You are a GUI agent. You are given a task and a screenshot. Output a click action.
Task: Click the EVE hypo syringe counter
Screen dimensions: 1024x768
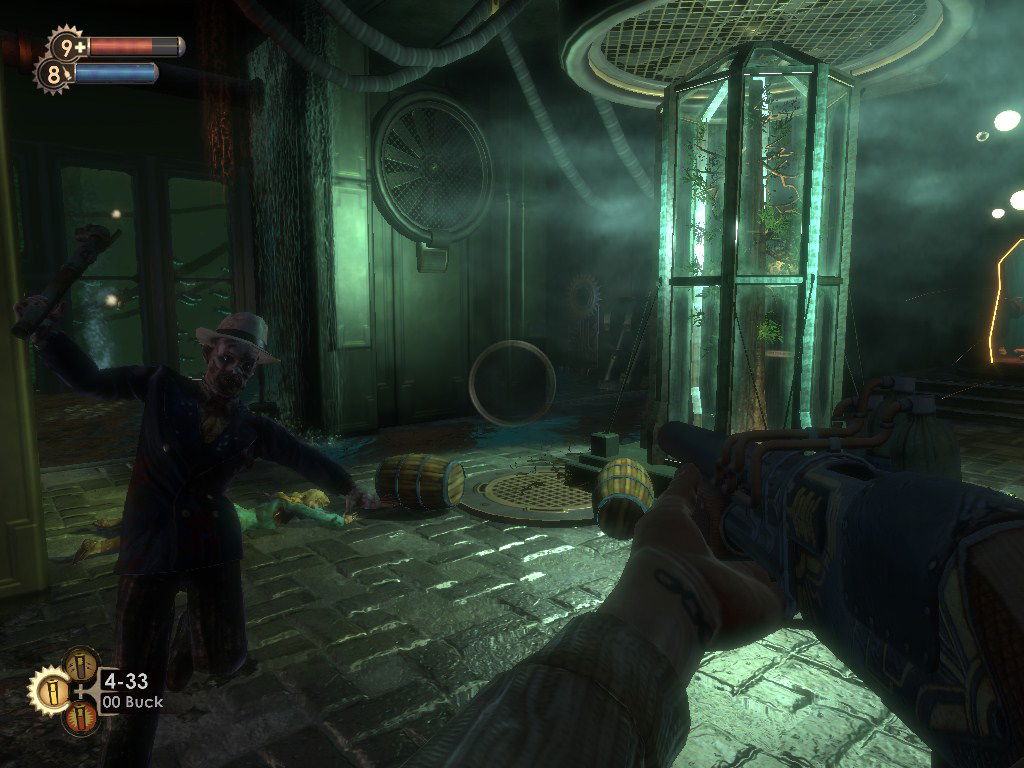[x=53, y=74]
